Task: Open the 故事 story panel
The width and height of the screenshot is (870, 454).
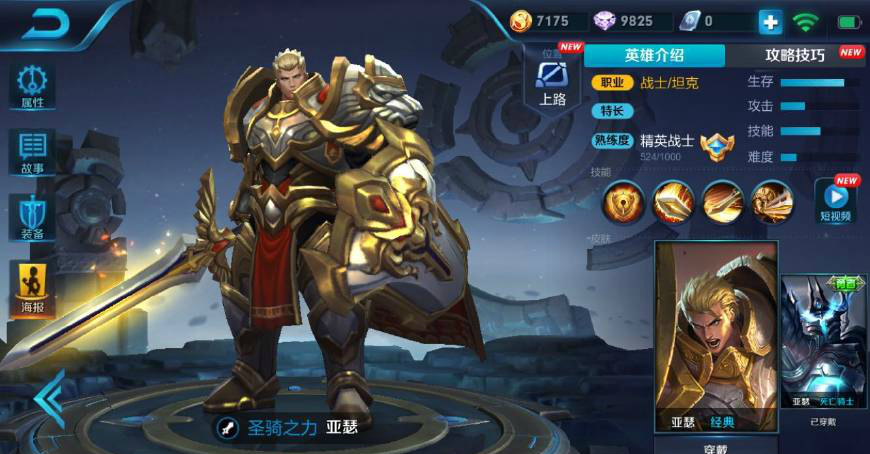Action: (32, 152)
